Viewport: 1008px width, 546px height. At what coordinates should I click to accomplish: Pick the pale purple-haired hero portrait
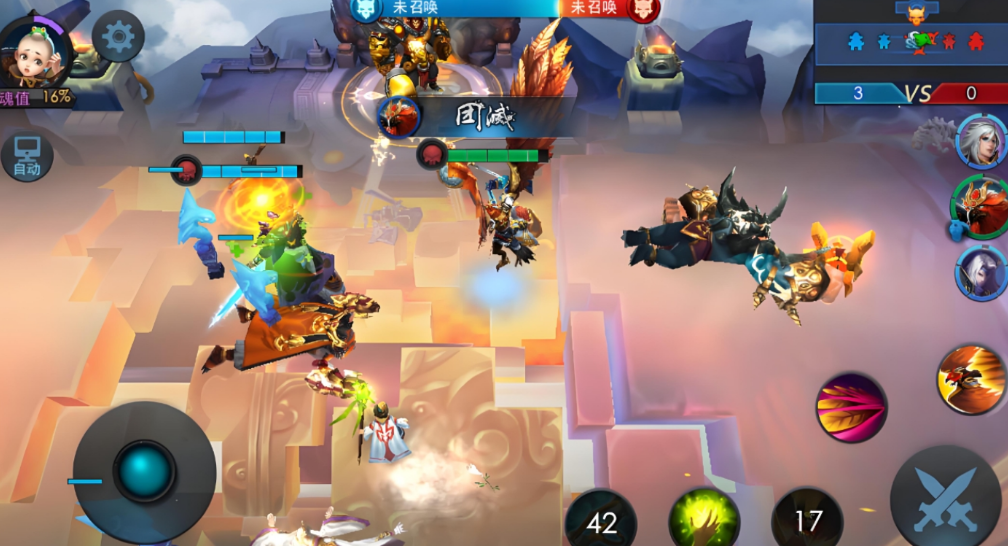pos(981,272)
